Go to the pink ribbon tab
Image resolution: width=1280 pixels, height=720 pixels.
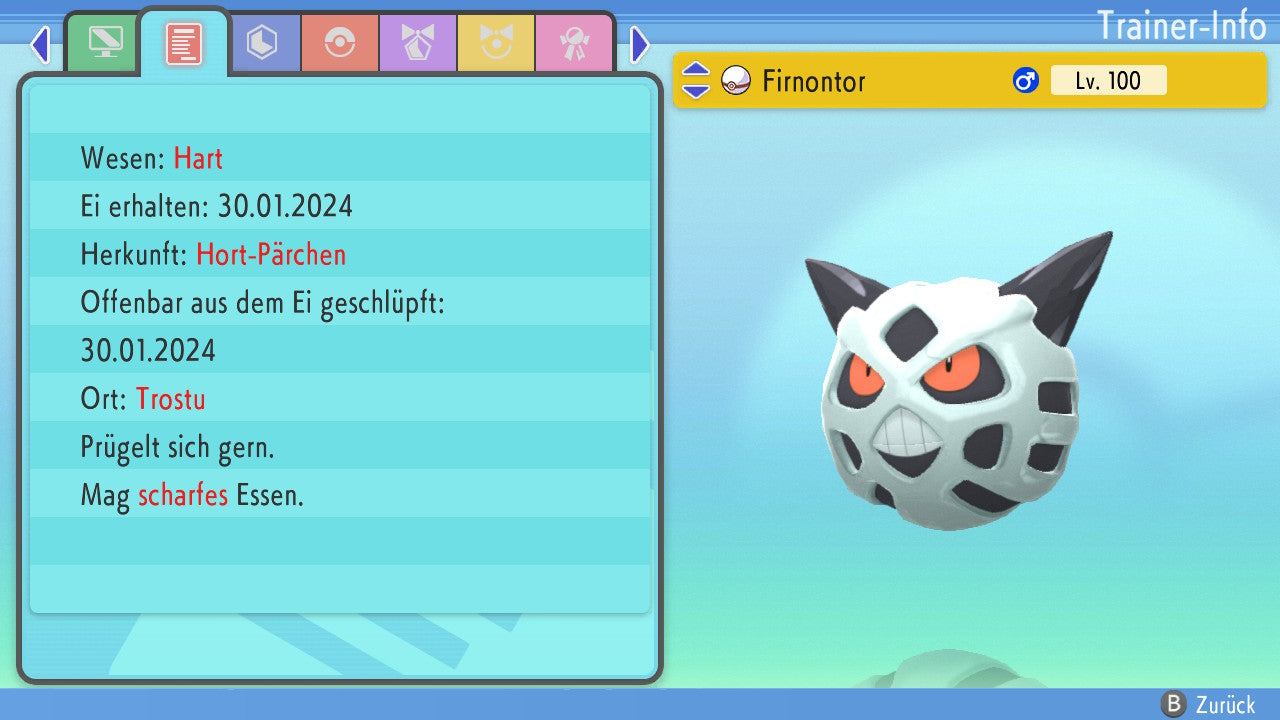(x=574, y=43)
